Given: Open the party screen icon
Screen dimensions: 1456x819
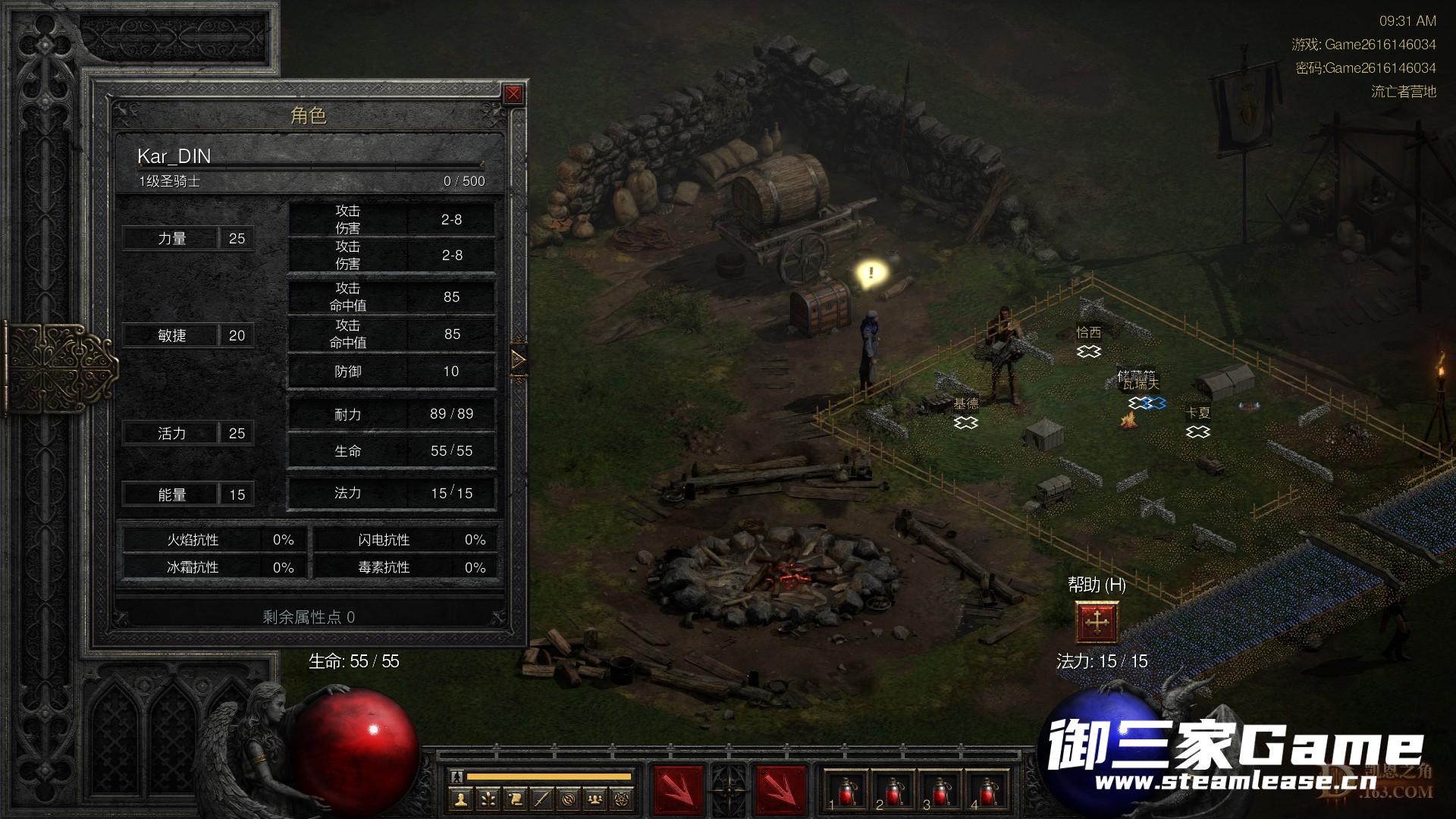Looking at the screenshot, I should point(596,799).
